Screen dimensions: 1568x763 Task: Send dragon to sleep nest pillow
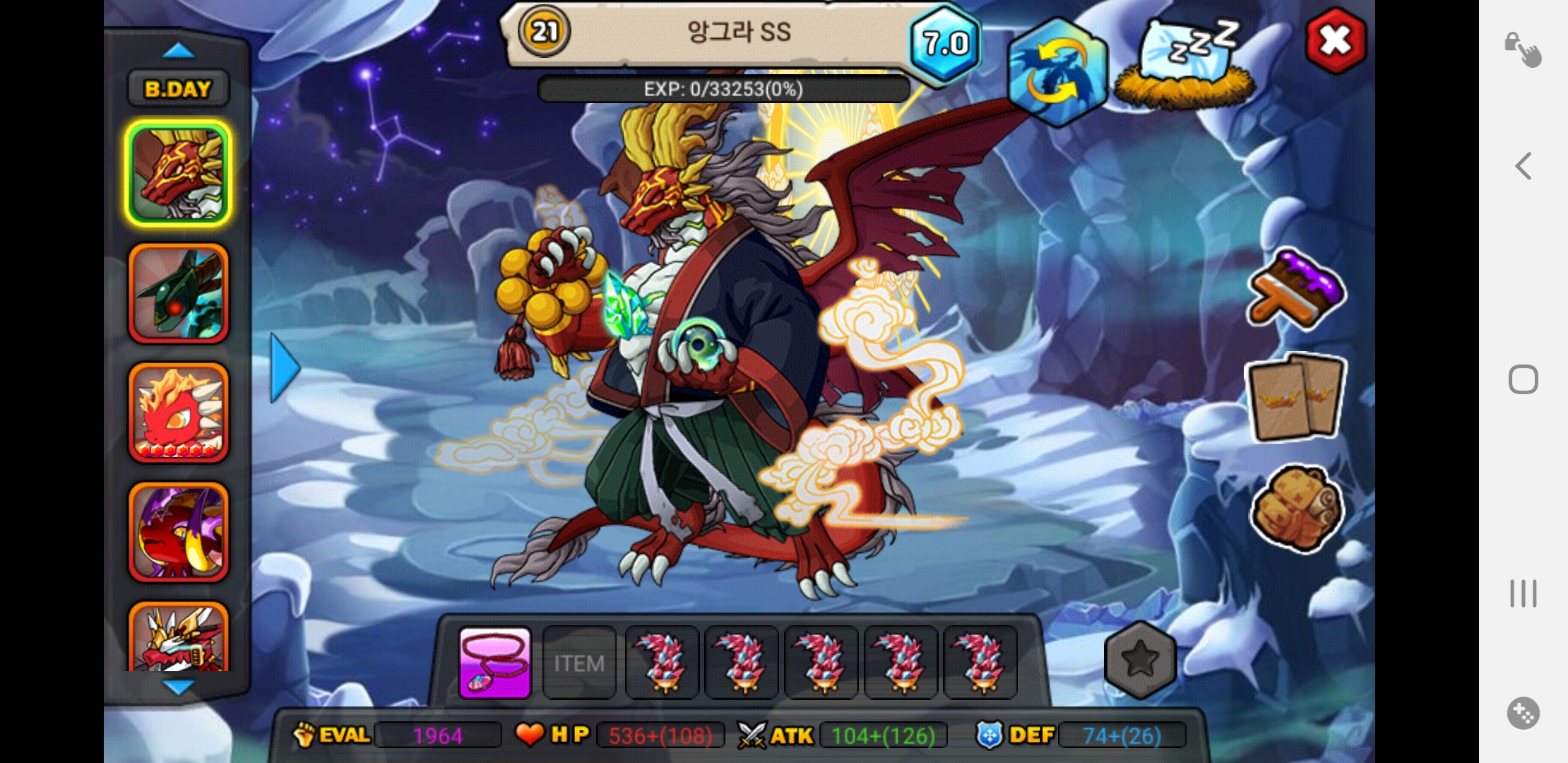pos(1187,65)
